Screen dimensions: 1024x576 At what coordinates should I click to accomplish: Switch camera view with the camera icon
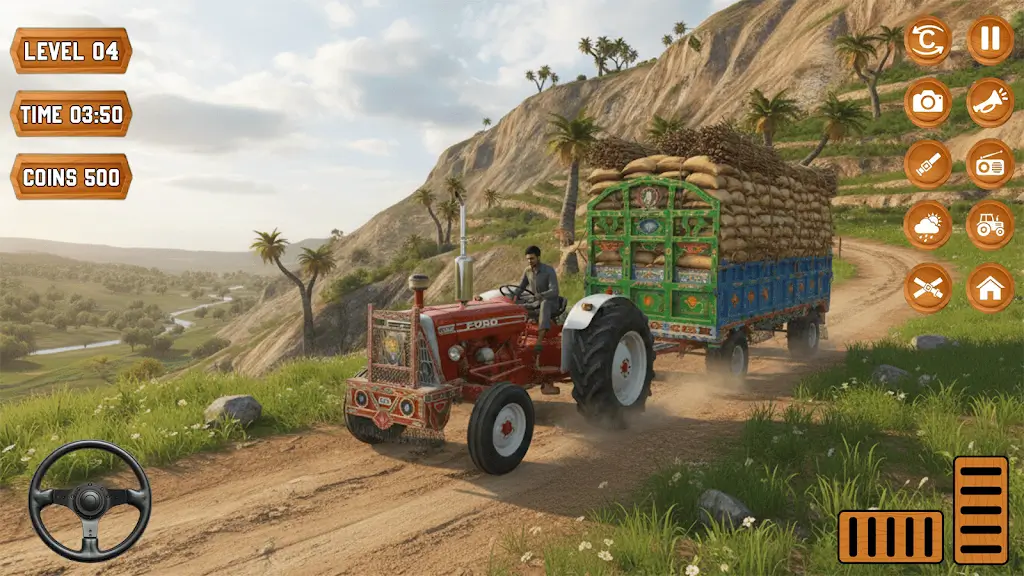tap(928, 102)
